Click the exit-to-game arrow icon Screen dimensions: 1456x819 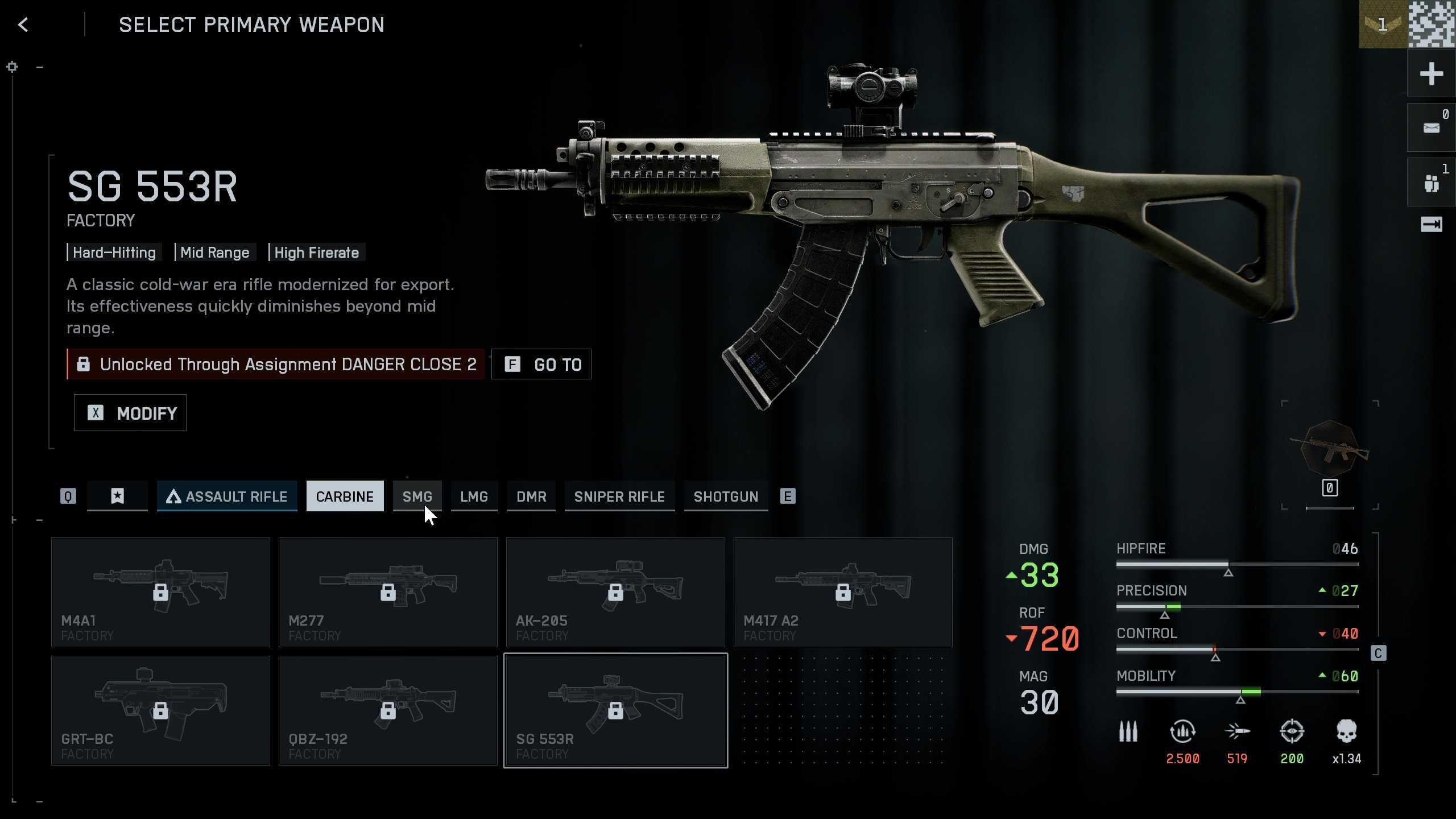[1432, 225]
